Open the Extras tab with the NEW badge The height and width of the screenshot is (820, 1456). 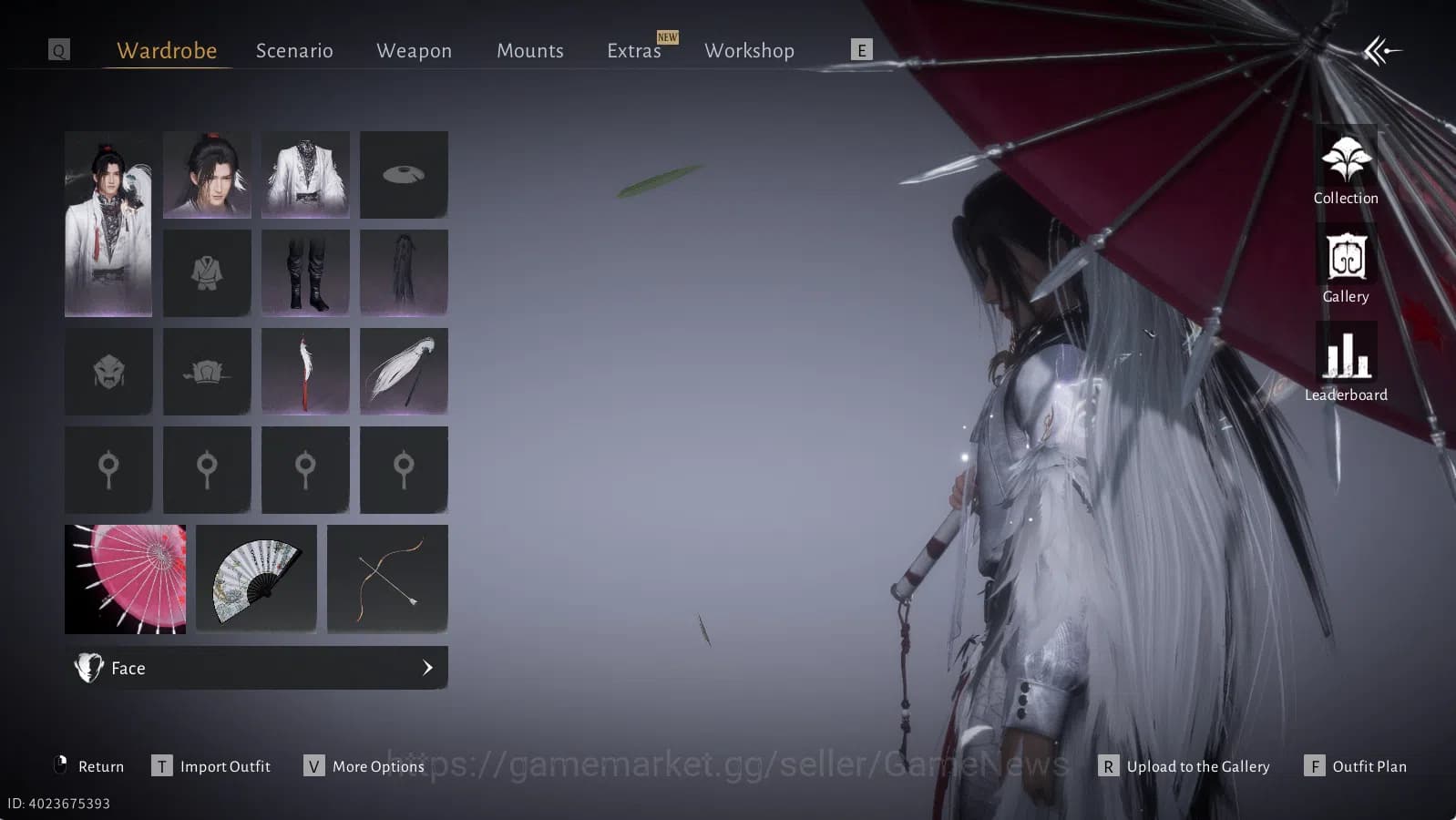[633, 51]
